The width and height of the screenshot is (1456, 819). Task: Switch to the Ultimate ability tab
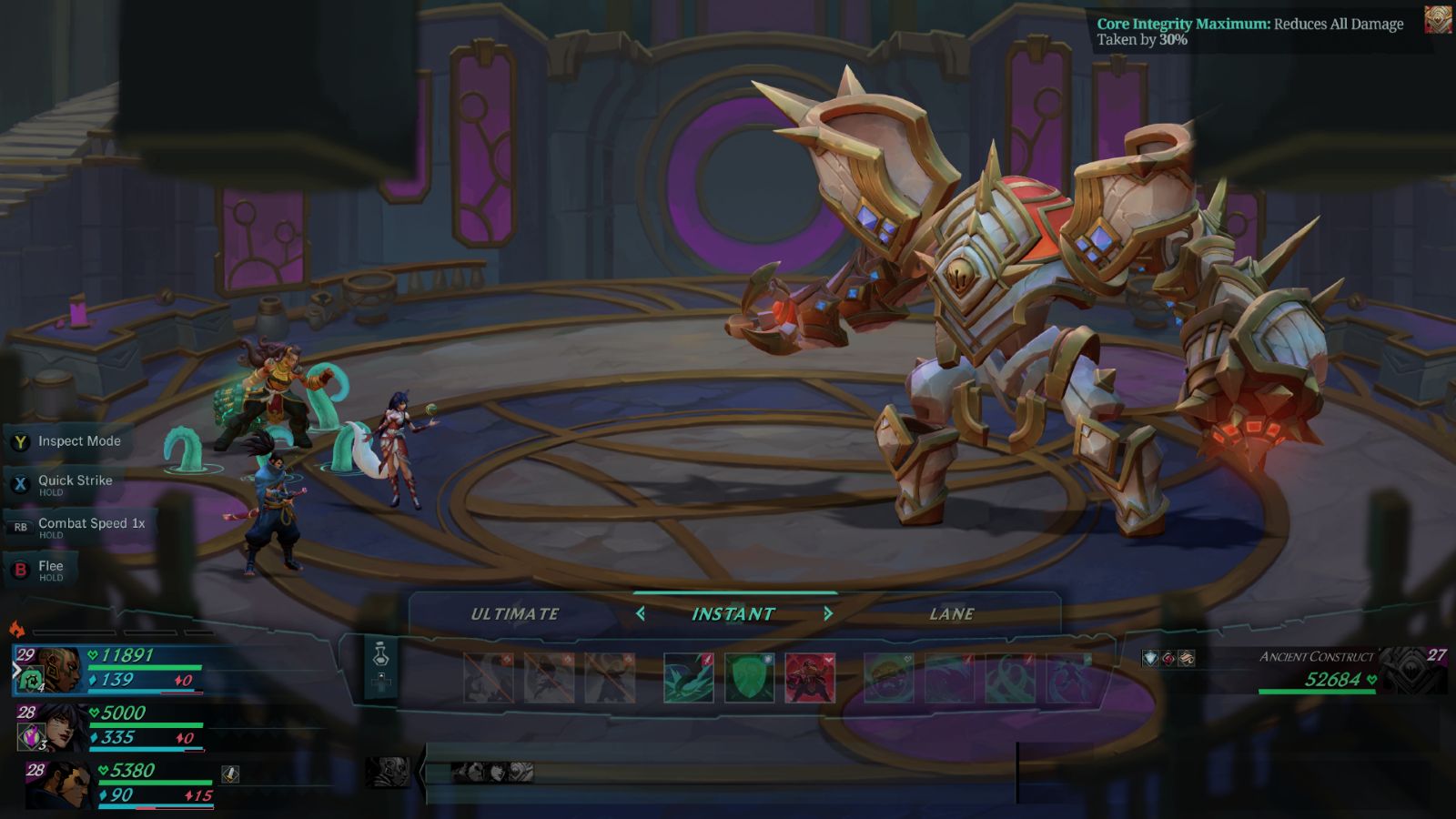[x=515, y=614]
